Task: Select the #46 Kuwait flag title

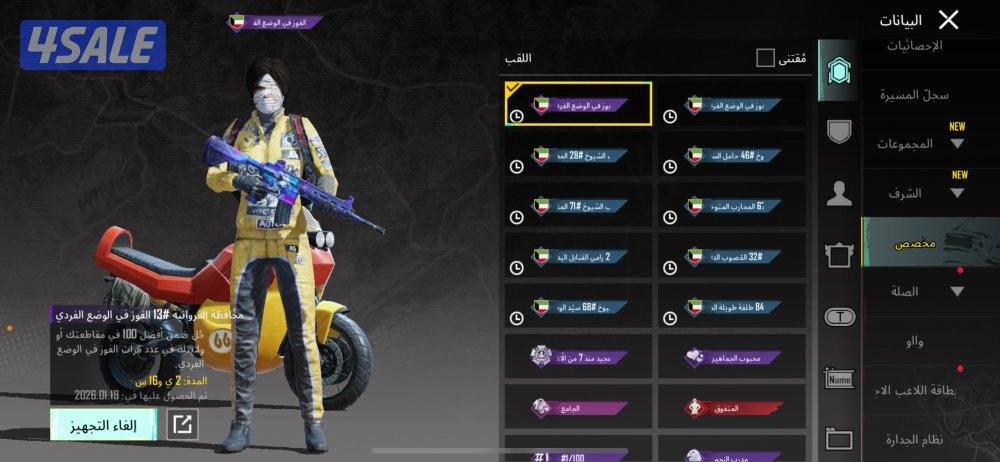Action: pos(732,156)
